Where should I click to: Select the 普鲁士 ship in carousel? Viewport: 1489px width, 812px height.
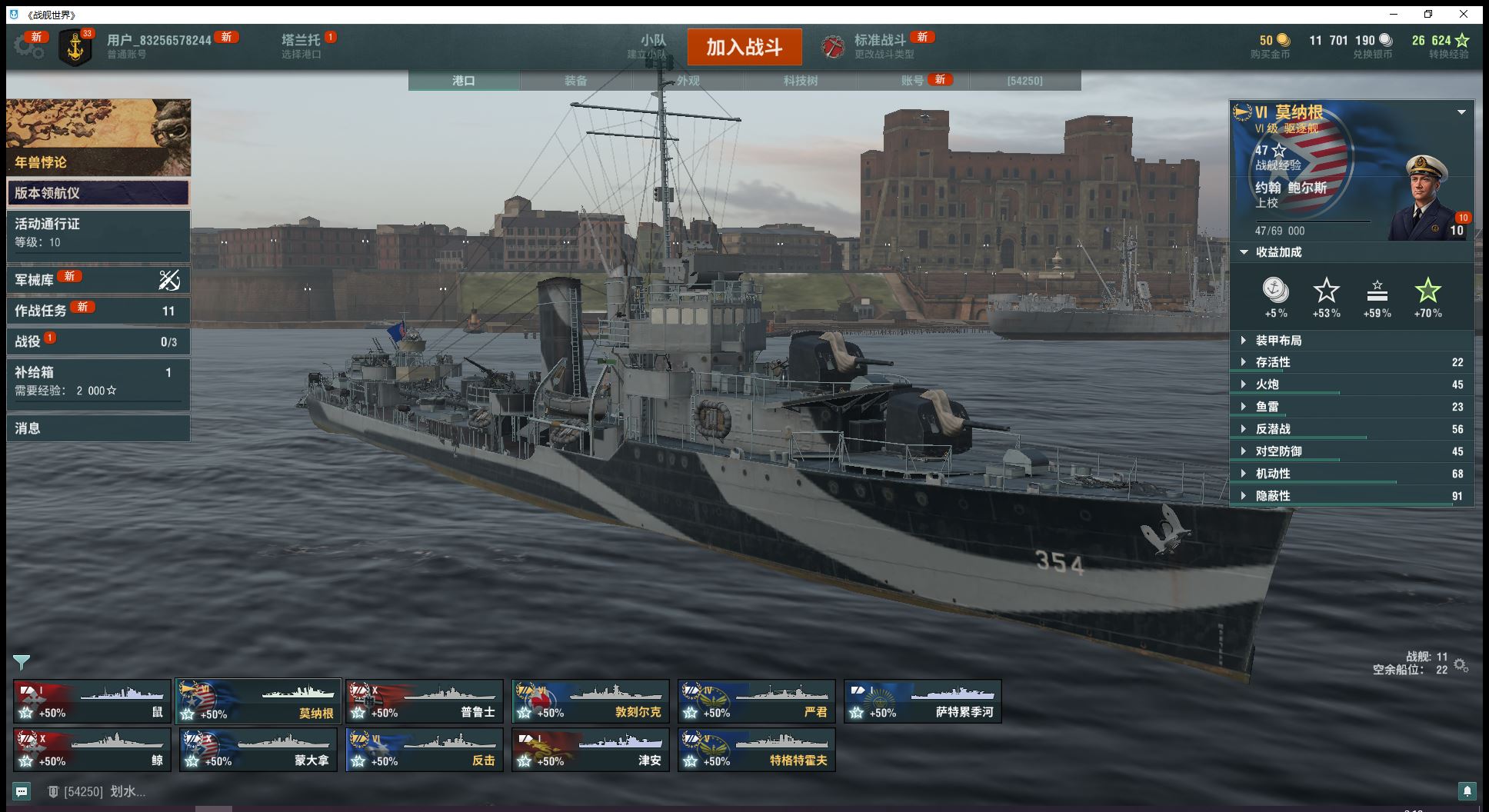click(x=425, y=701)
